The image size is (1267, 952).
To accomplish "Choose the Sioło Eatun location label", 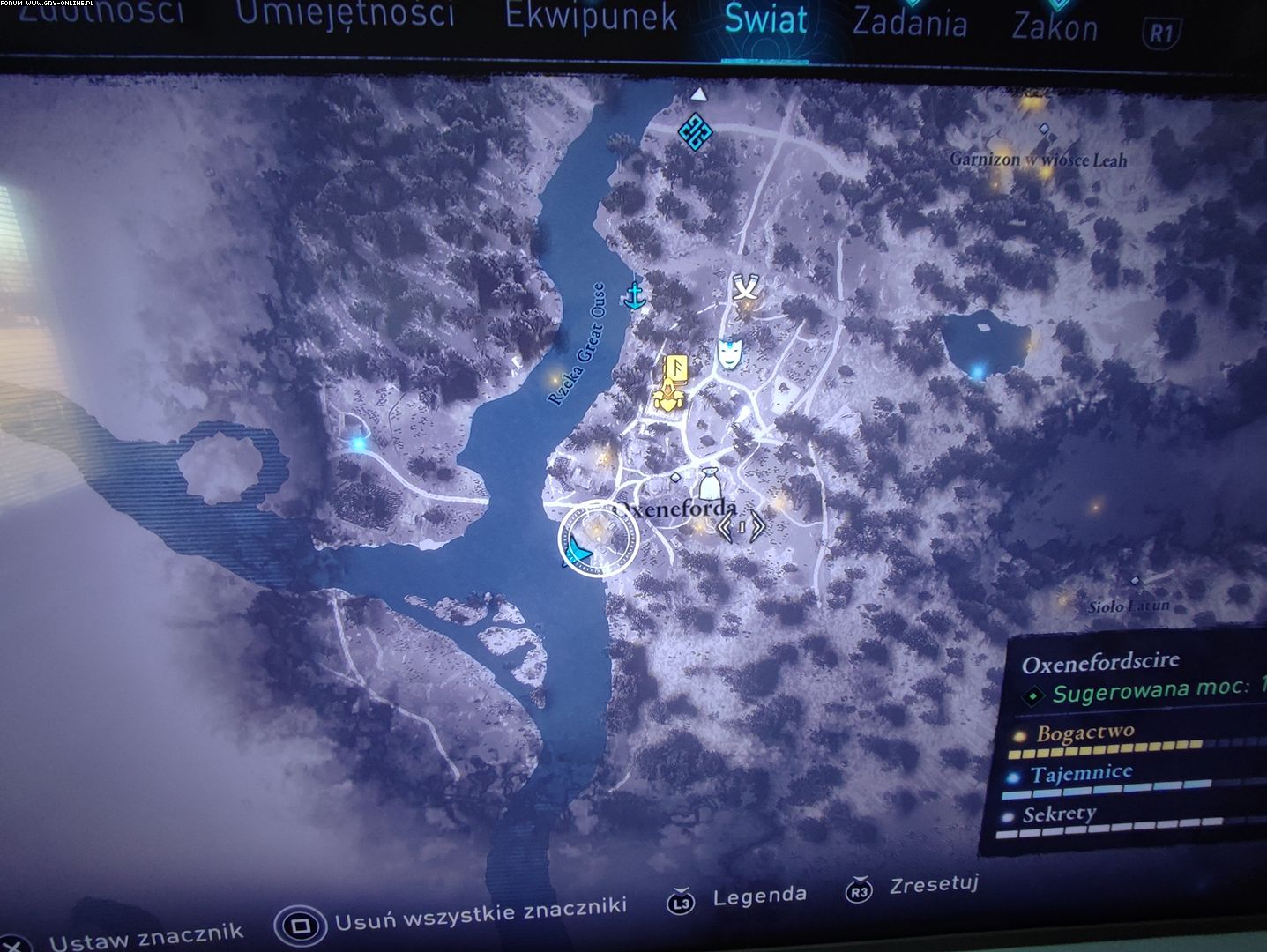I will pos(1128,606).
